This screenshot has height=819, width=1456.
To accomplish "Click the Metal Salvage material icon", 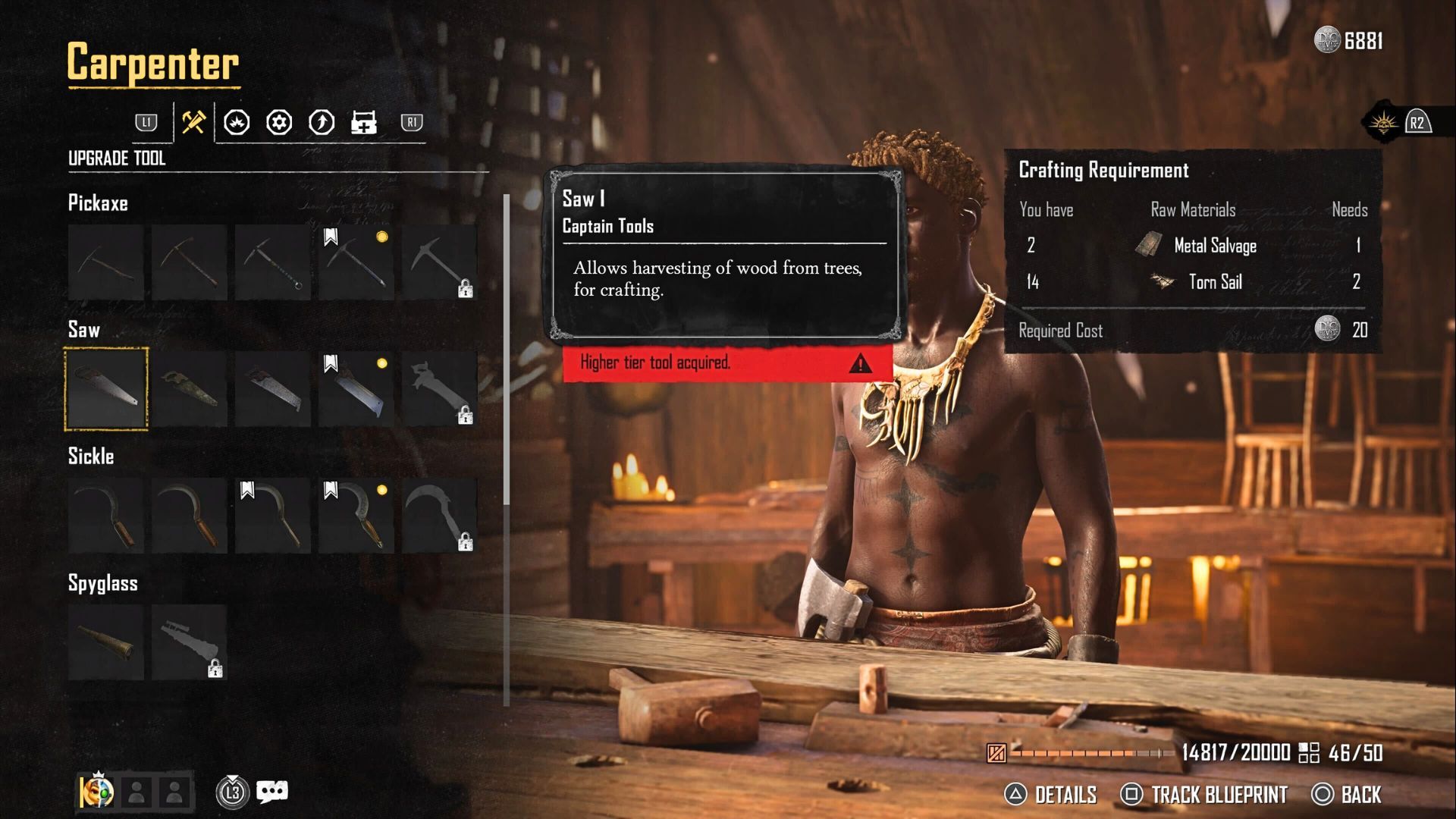I will 1147,245.
